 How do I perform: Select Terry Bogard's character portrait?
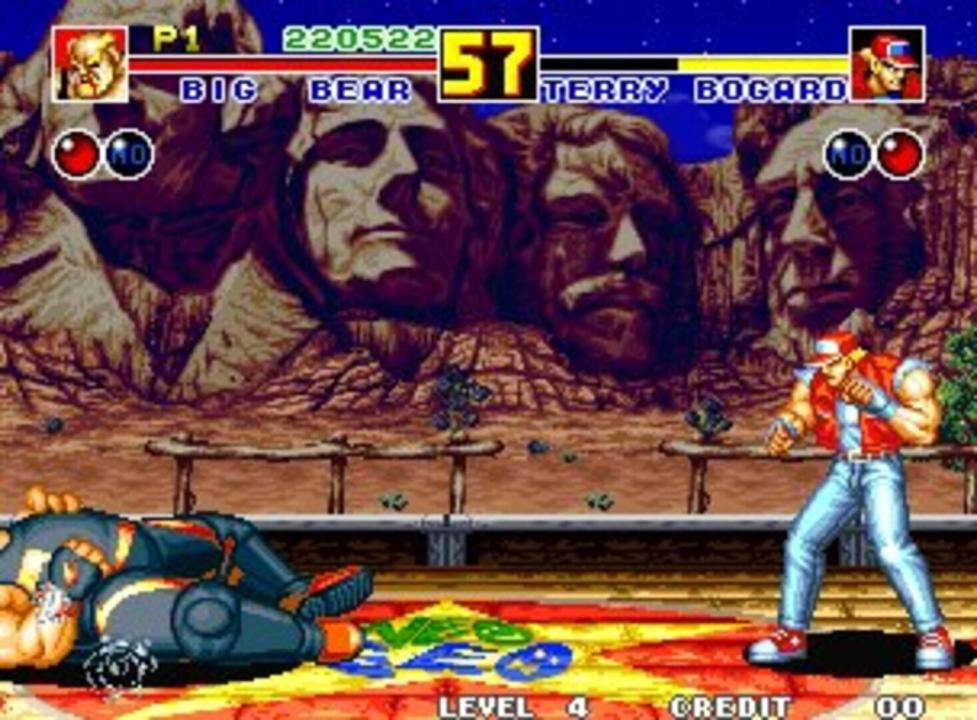[887, 64]
